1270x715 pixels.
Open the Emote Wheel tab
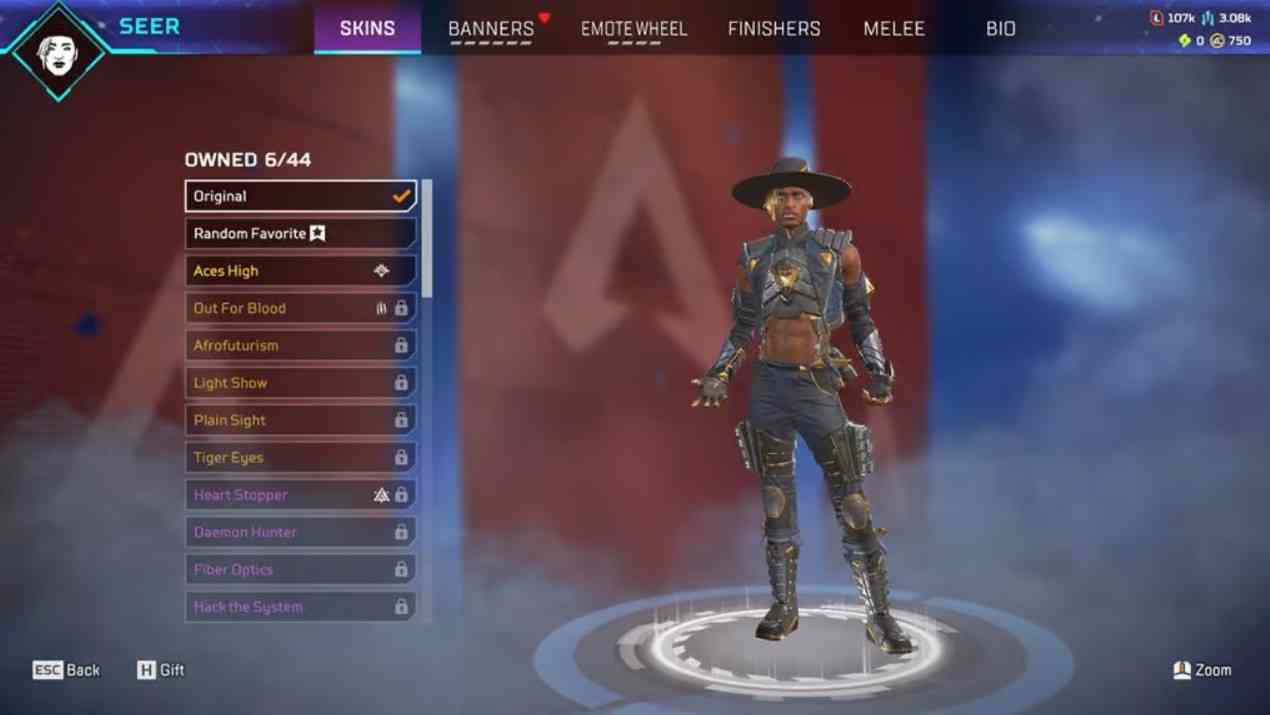(634, 29)
